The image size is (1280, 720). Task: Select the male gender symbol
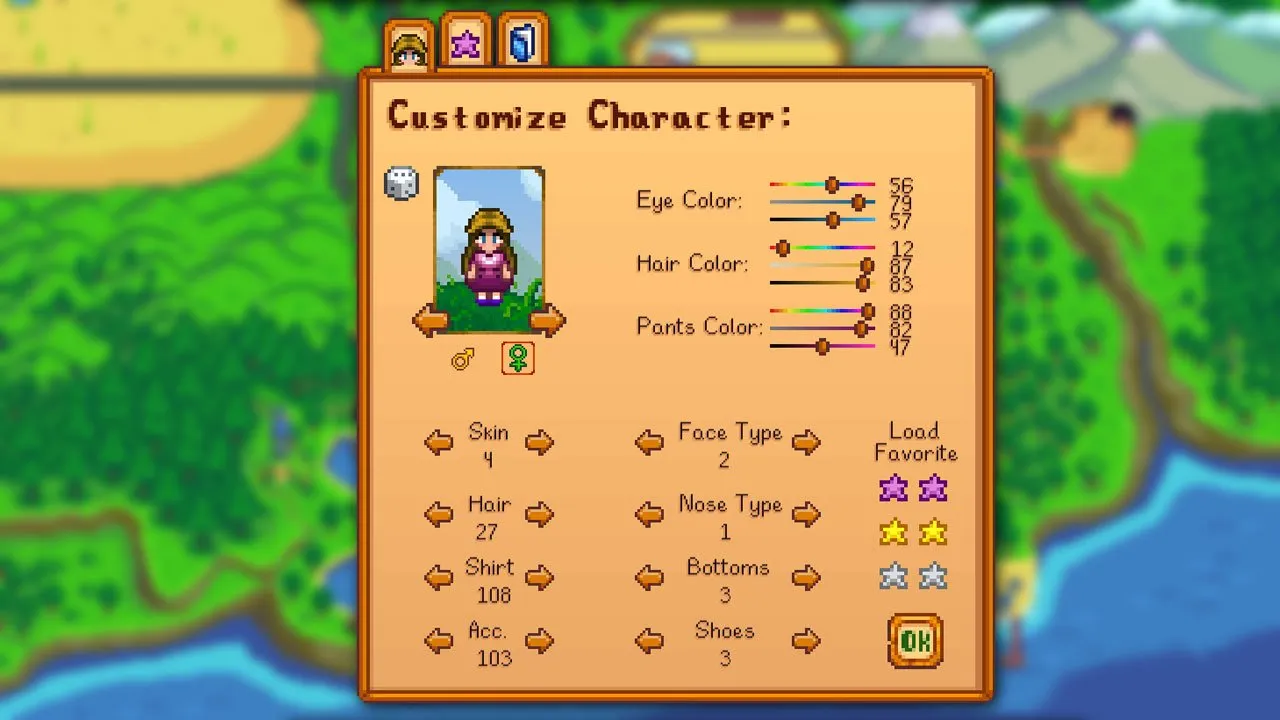[x=463, y=359]
